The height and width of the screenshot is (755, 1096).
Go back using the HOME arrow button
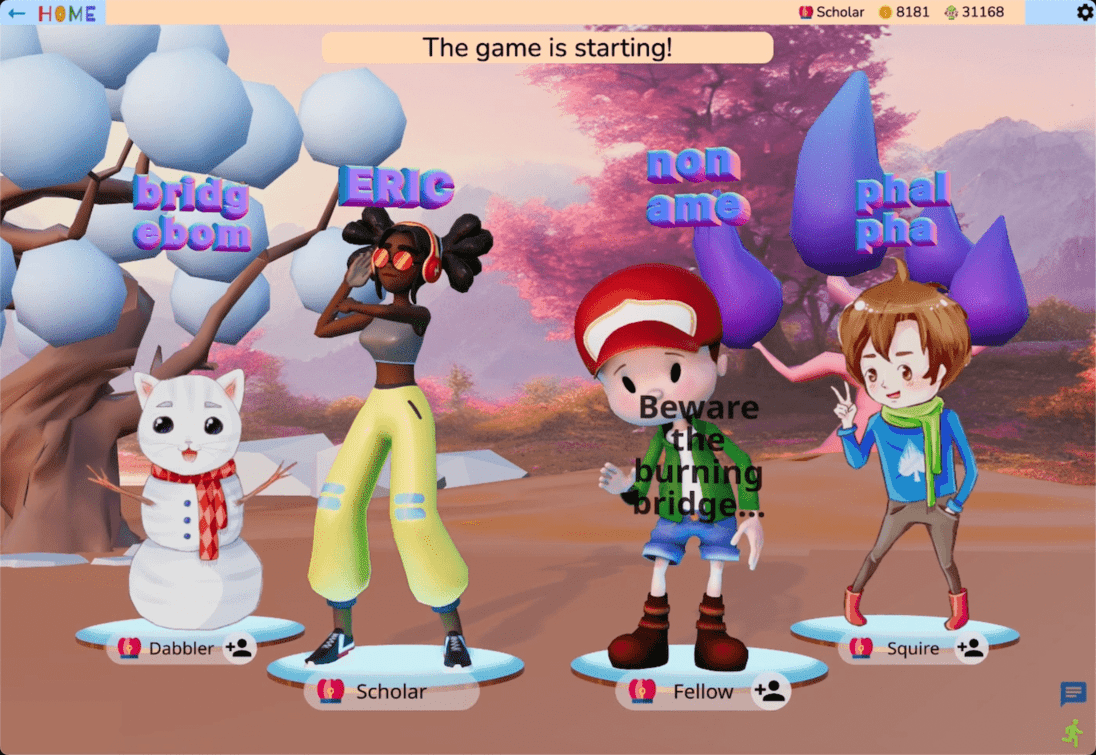coord(17,13)
